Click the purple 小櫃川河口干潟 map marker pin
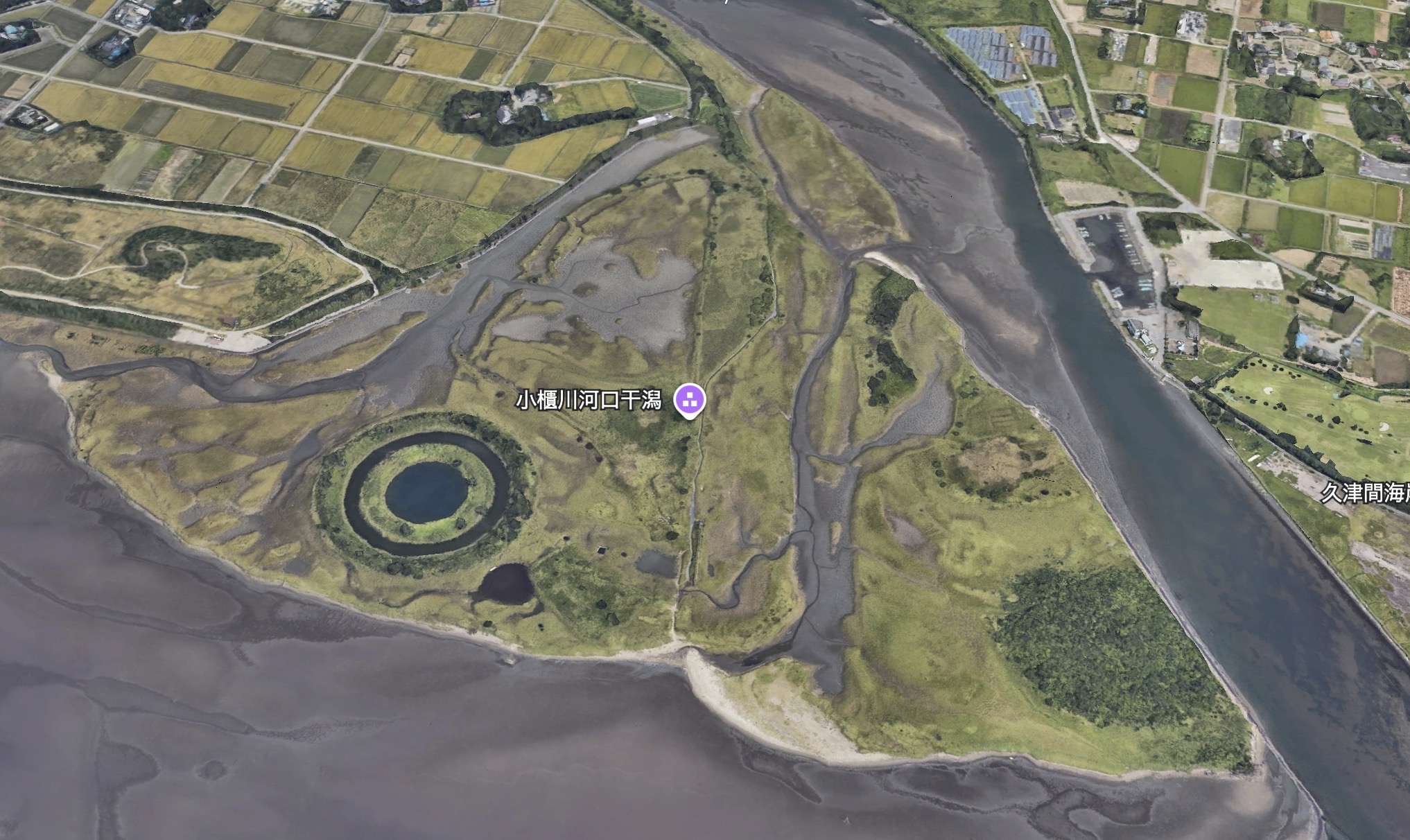 pos(690,400)
